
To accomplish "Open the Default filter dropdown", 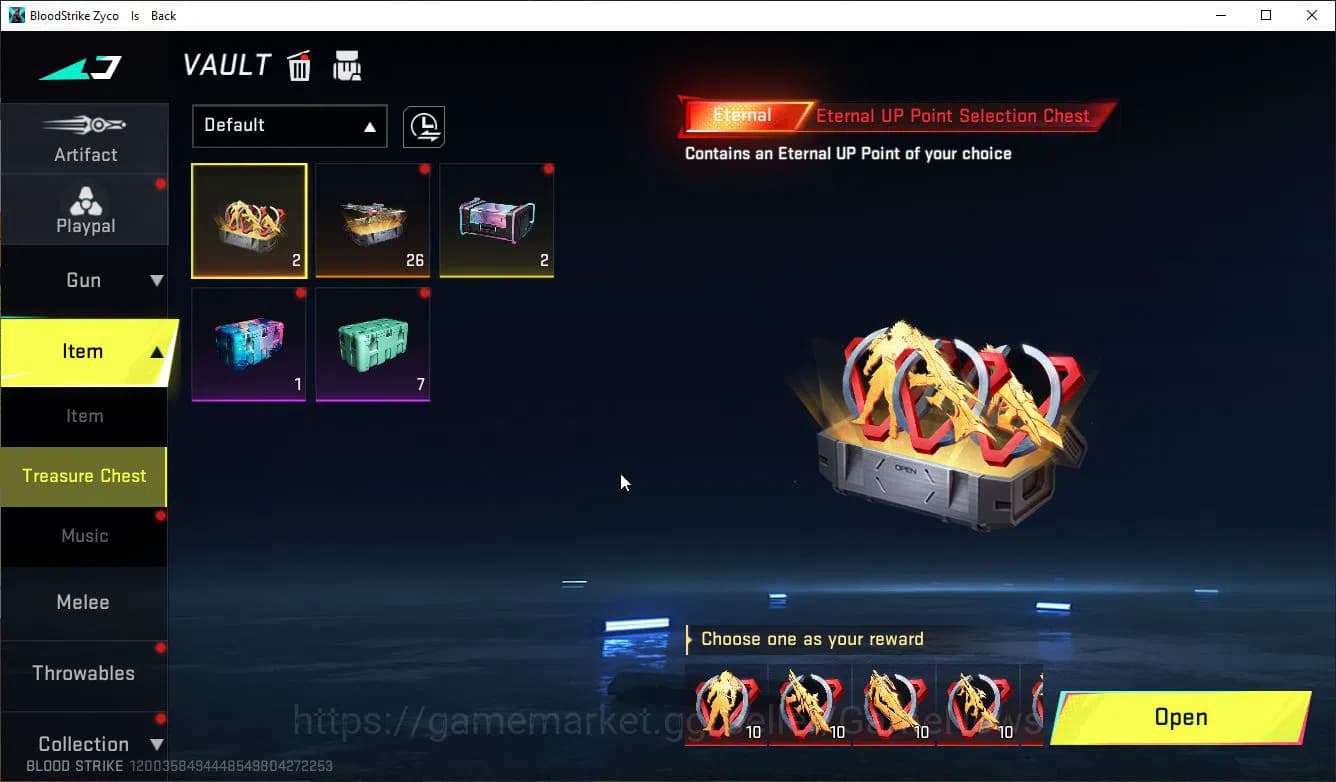I will click(x=289, y=126).
